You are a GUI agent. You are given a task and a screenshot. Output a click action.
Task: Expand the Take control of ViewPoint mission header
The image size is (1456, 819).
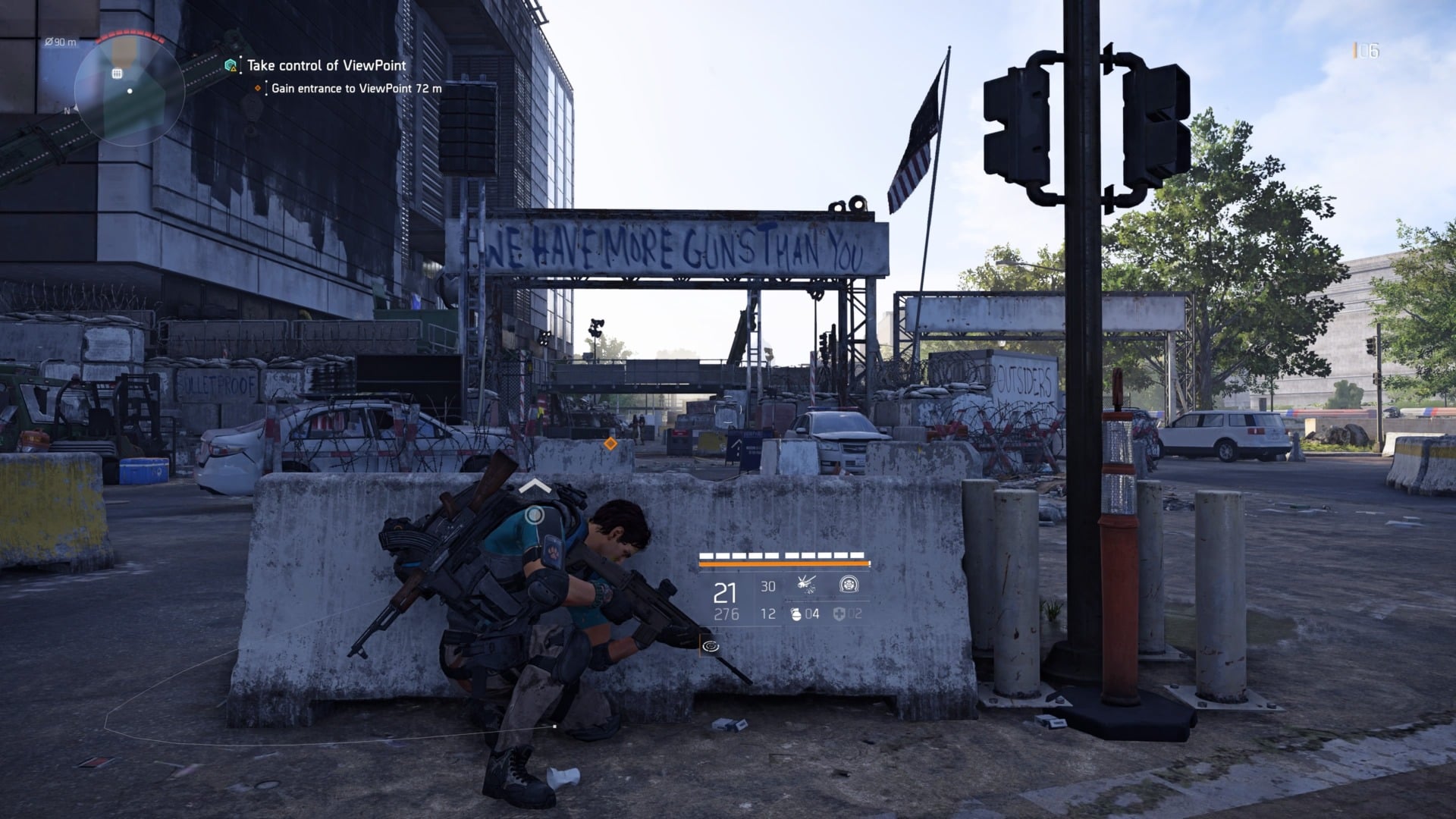click(x=326, y=66)
